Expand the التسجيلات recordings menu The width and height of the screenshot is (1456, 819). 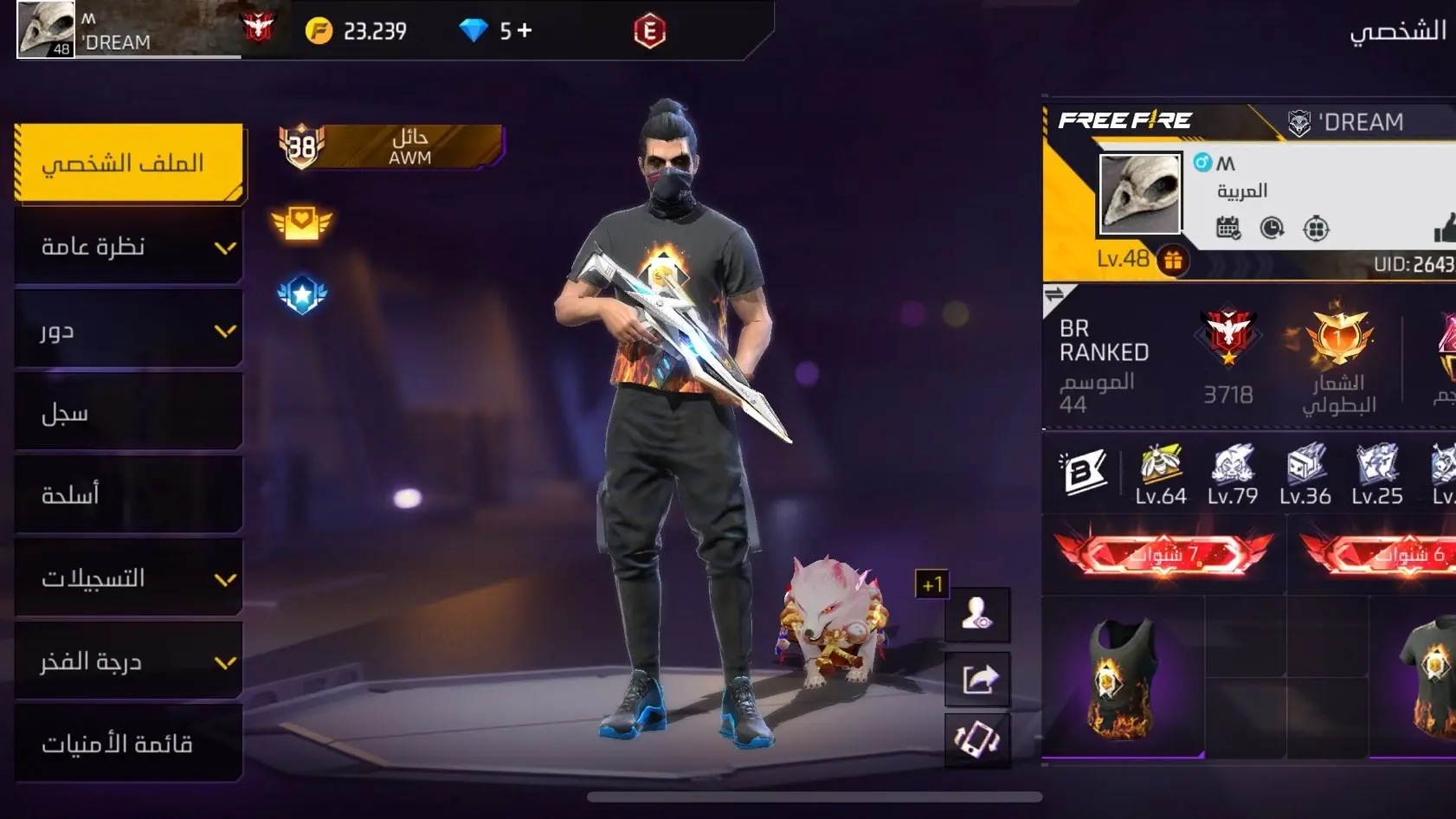[129, 578]
